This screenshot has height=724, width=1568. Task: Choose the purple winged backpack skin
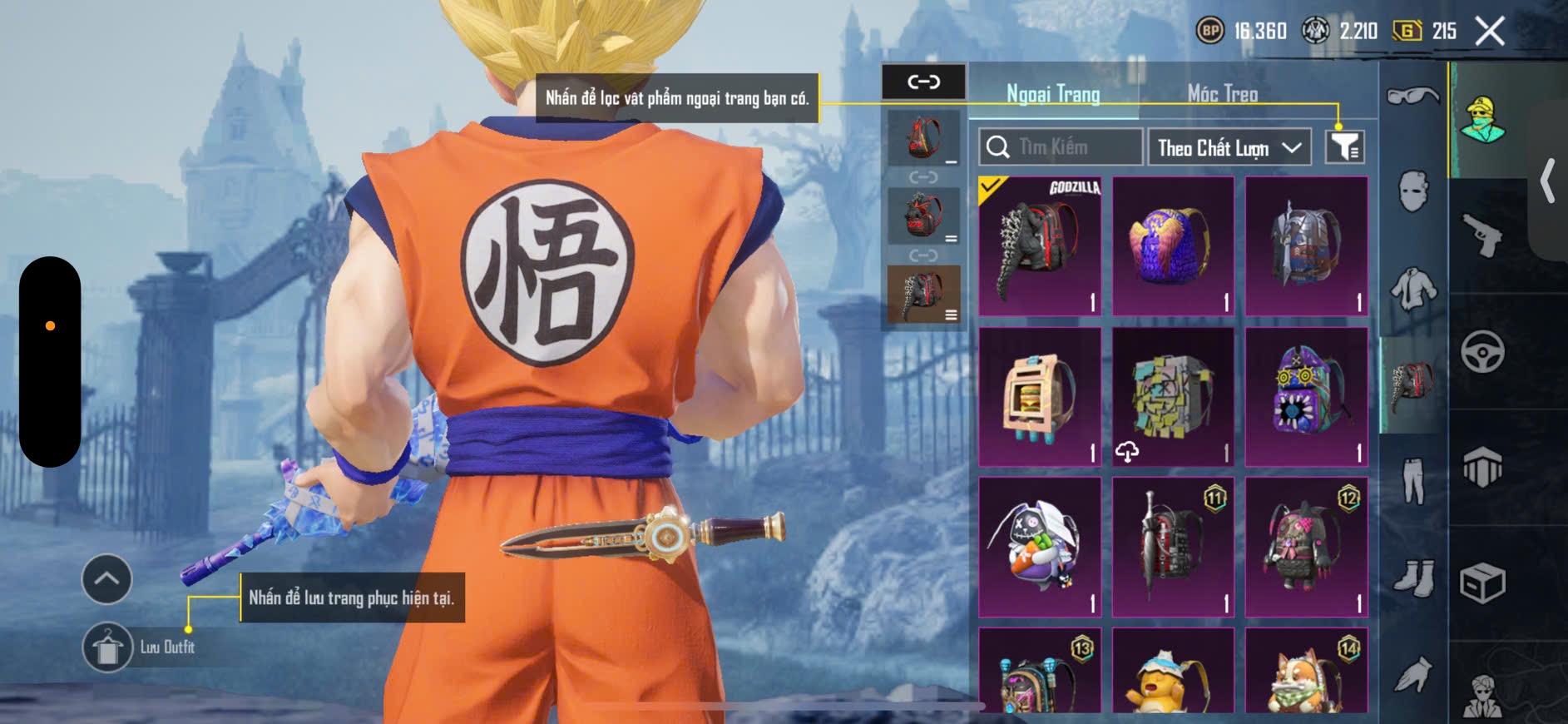point(1173,246)
